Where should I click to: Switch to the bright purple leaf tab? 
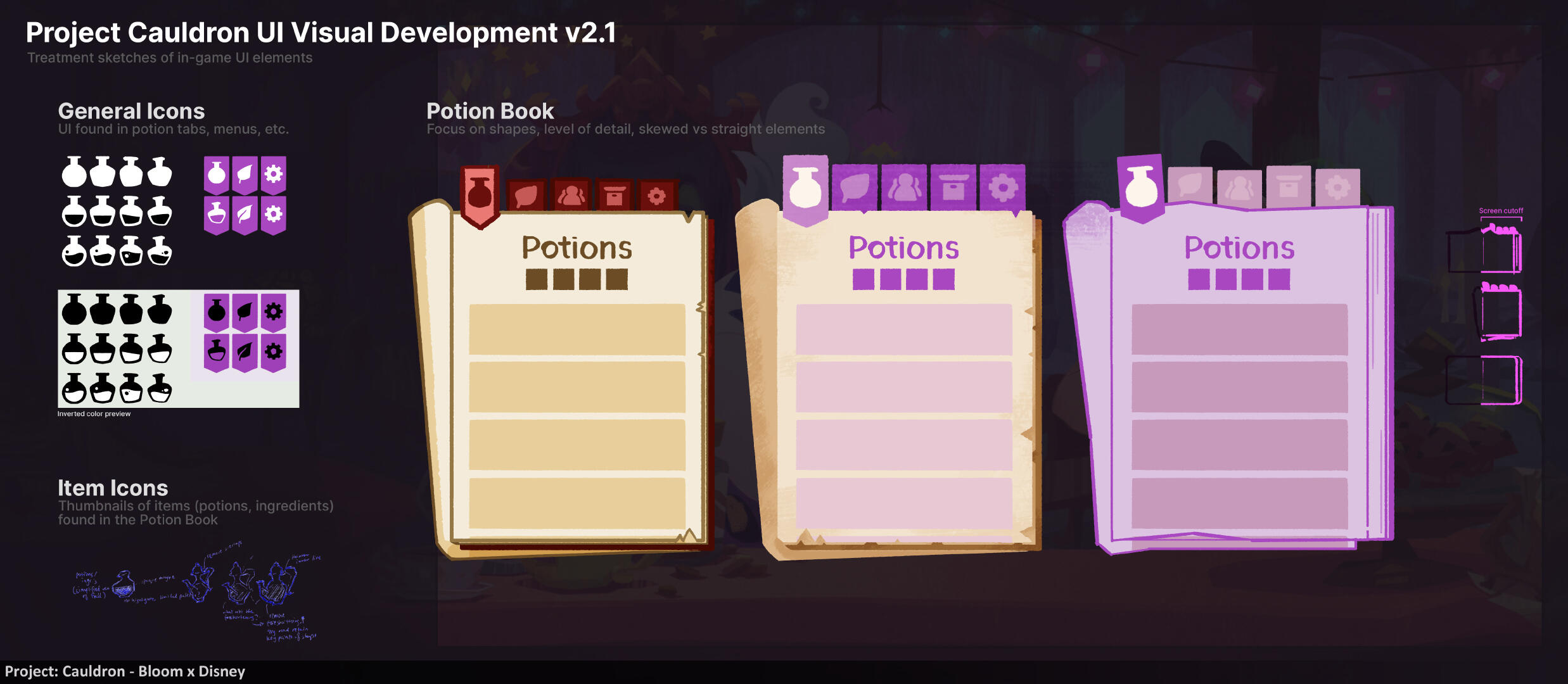pyautogui.click(x=855, y=188)
